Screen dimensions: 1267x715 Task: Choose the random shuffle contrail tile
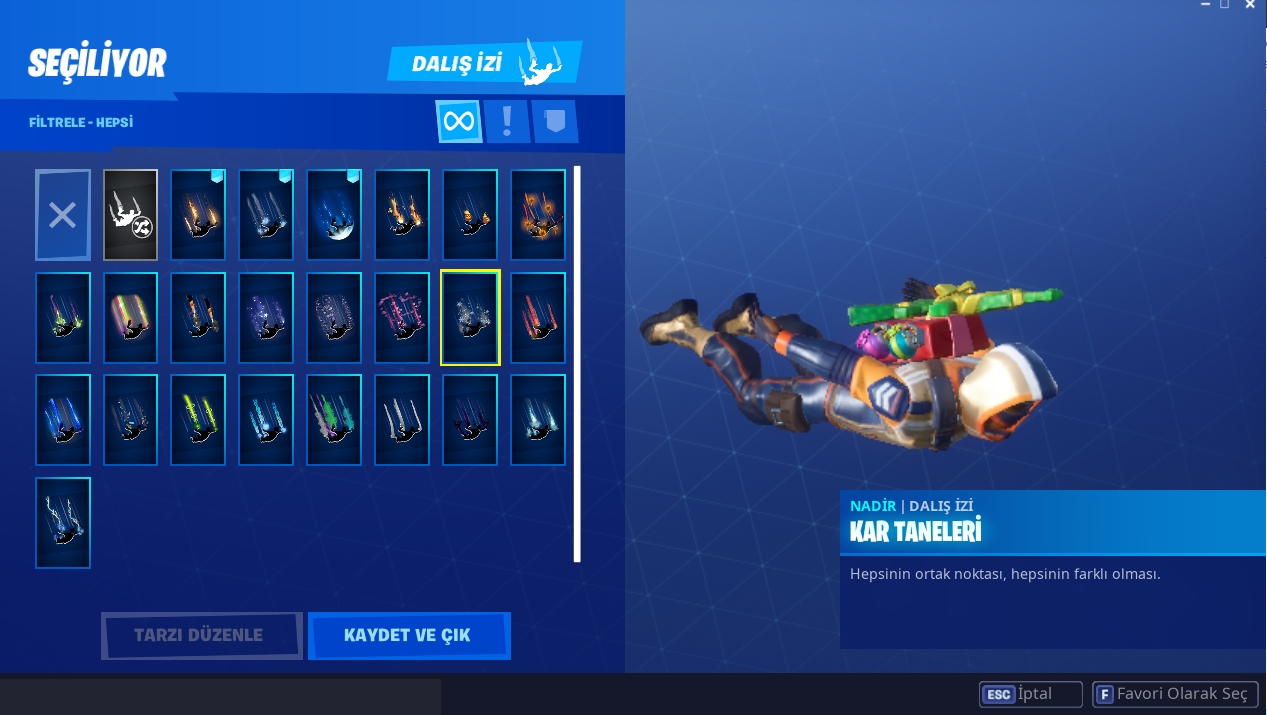pyautogui.click(x=130, y=215)
